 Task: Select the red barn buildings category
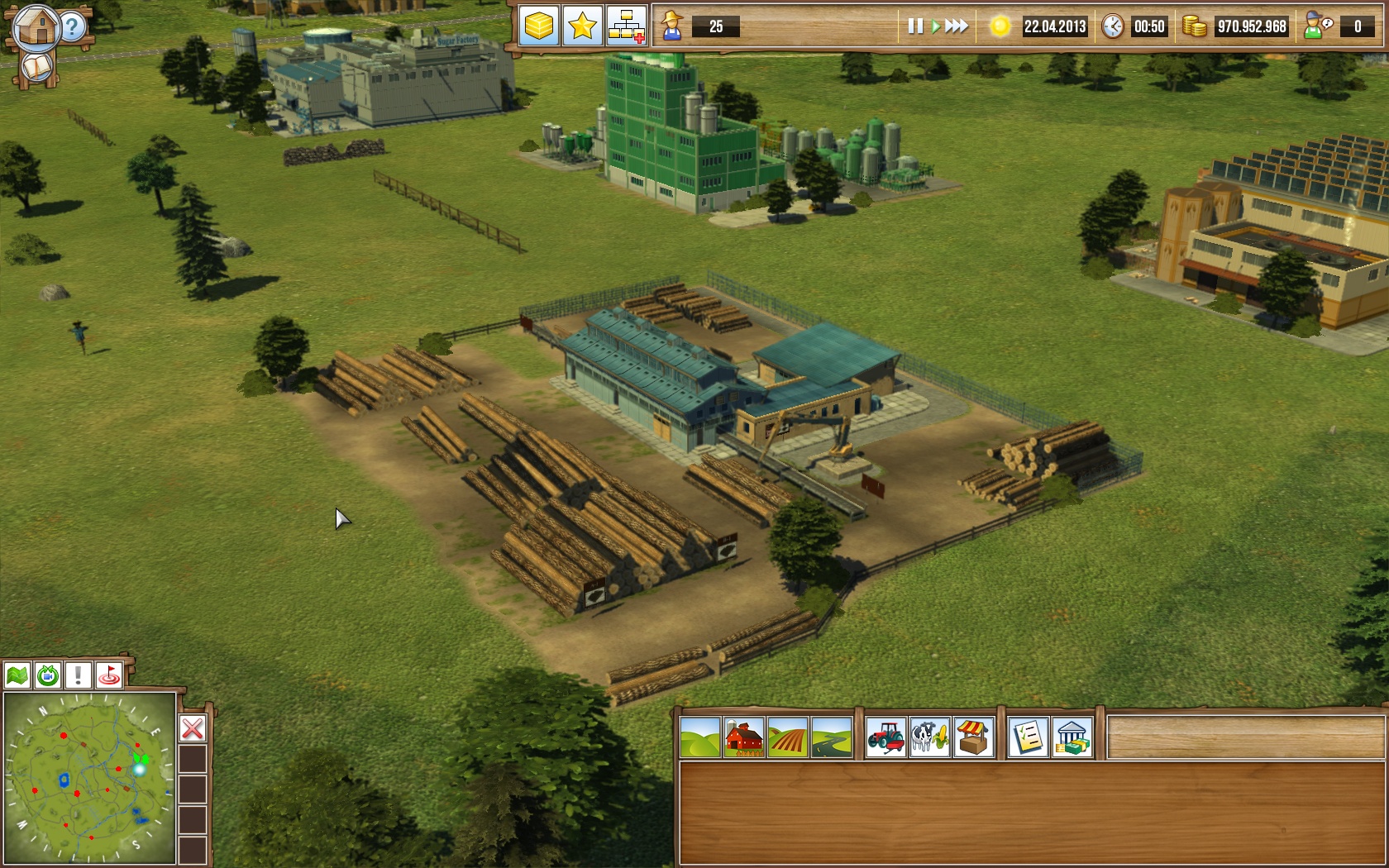click(743, 737)
